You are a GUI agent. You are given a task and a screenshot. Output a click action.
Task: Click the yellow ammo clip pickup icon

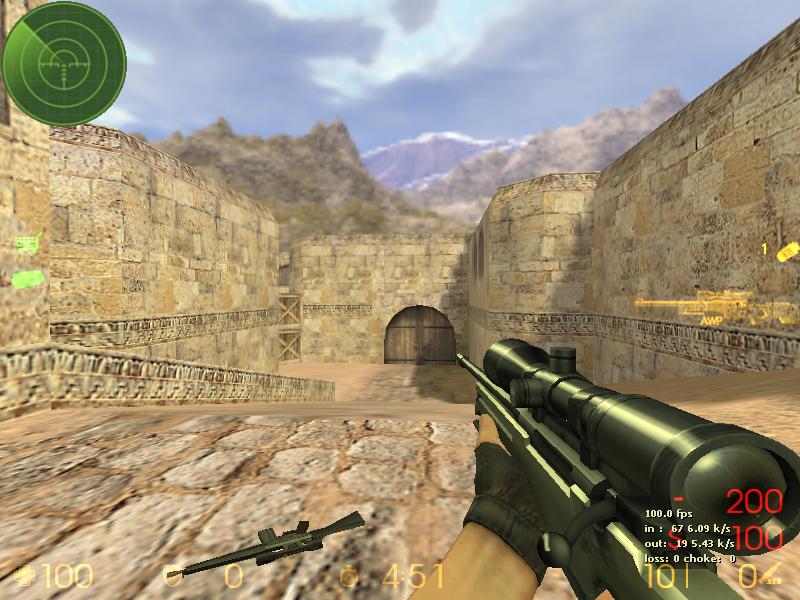point(787,250)
